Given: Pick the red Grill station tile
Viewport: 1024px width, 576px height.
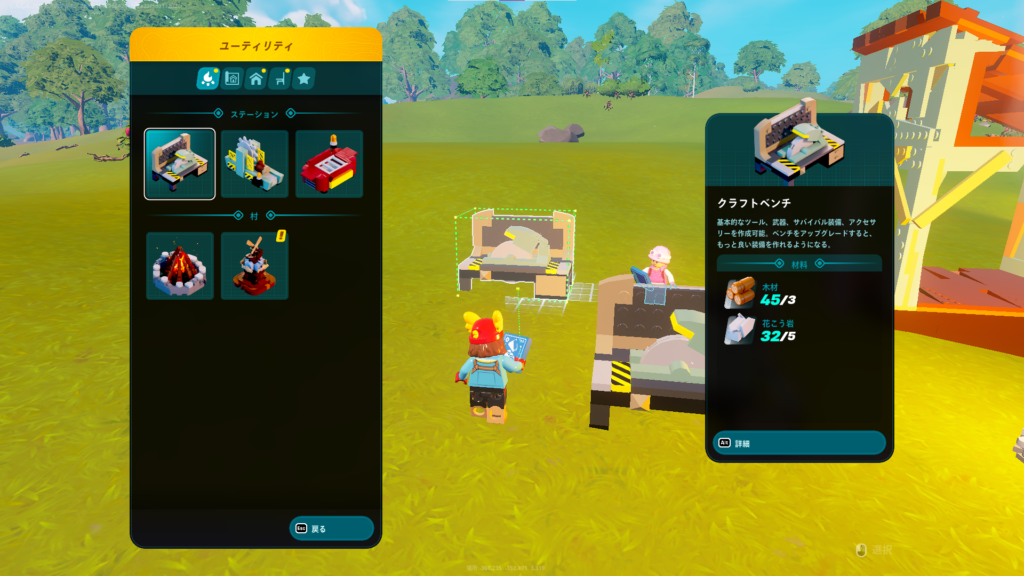Looking at the screenshot, I should pyautogui.click(x=329, y=164).
